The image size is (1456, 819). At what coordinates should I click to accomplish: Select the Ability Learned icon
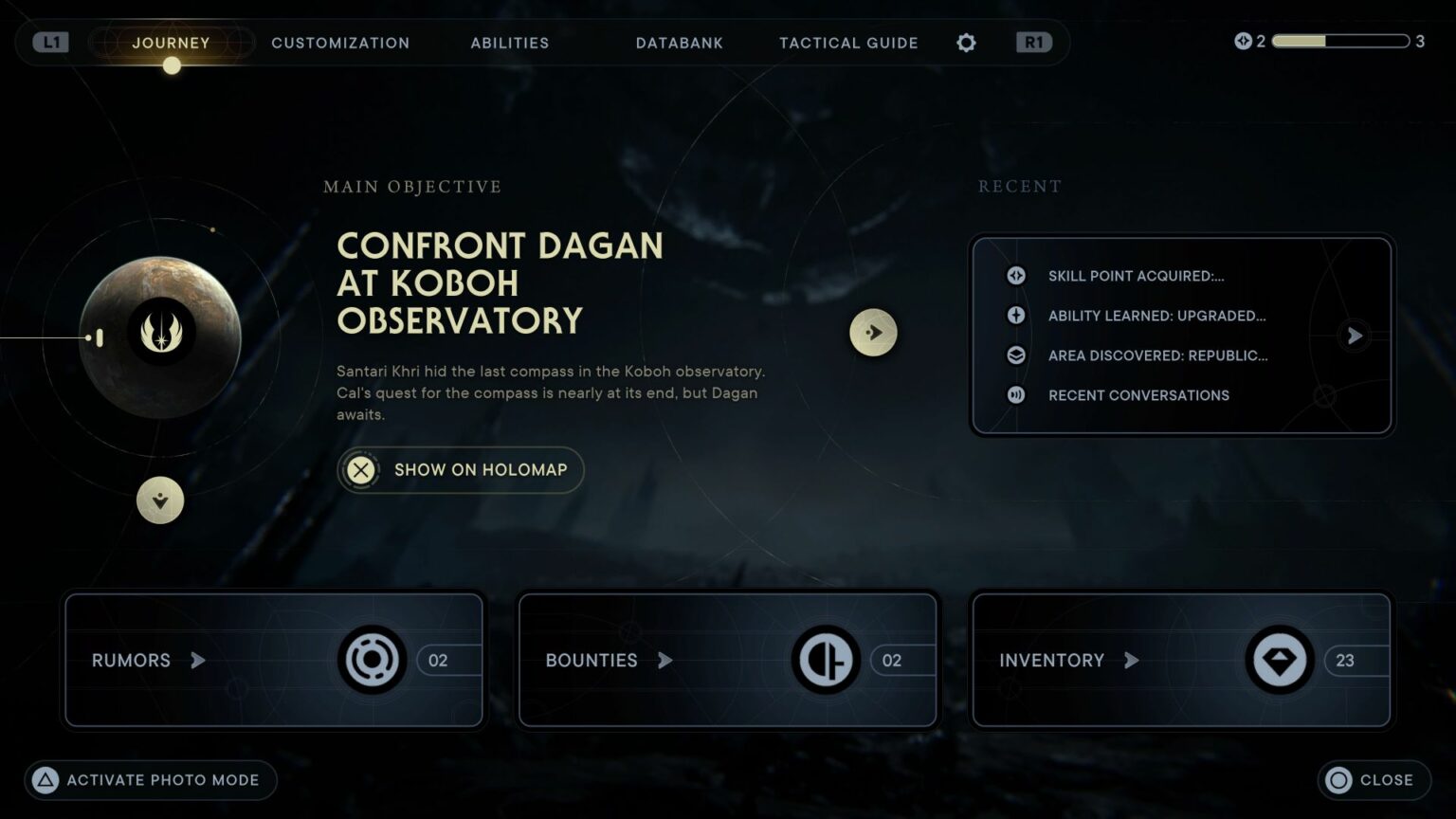pyautogui.click(x=1015, y=316)
